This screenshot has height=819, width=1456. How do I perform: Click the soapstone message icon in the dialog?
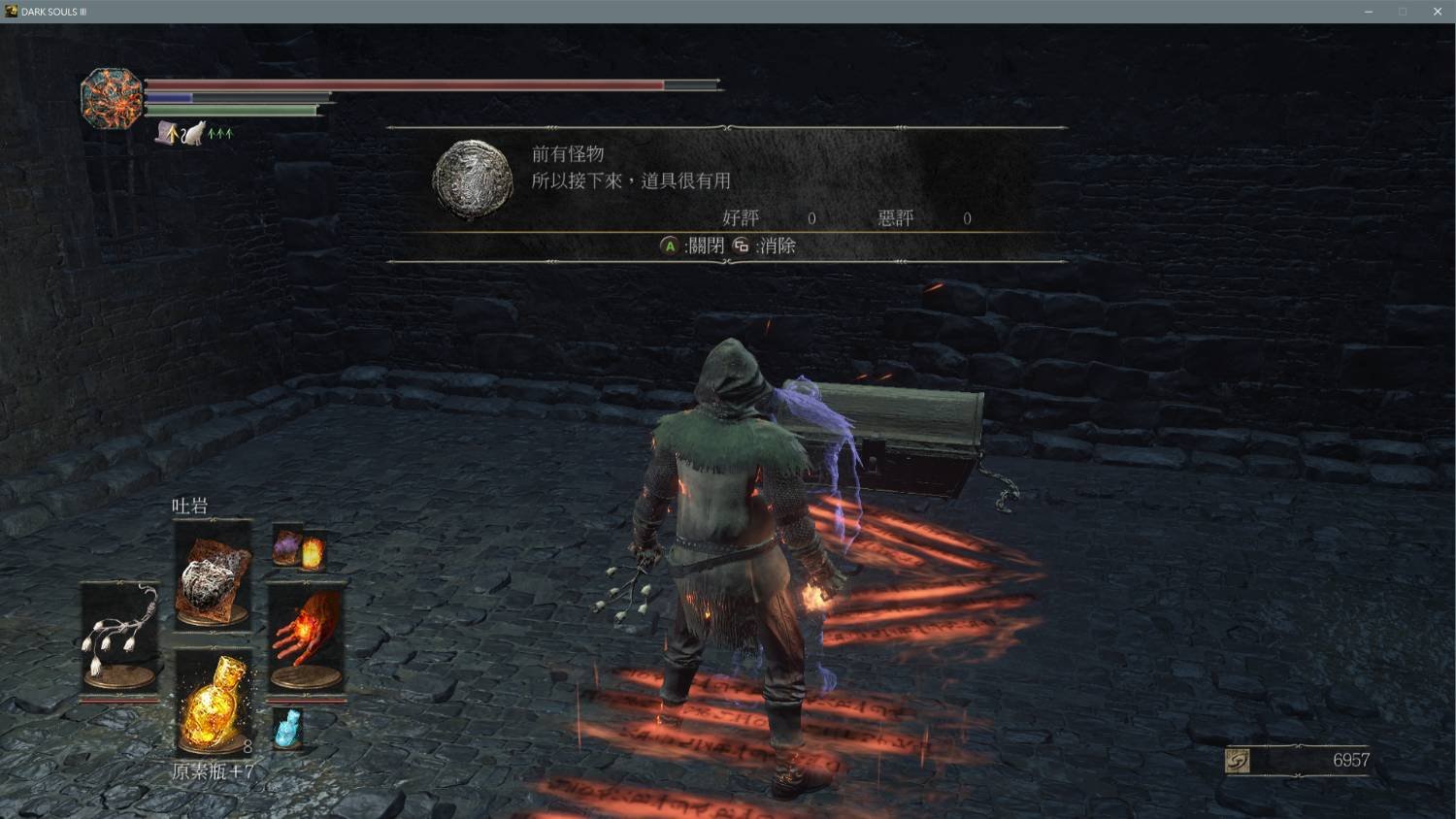472,178
